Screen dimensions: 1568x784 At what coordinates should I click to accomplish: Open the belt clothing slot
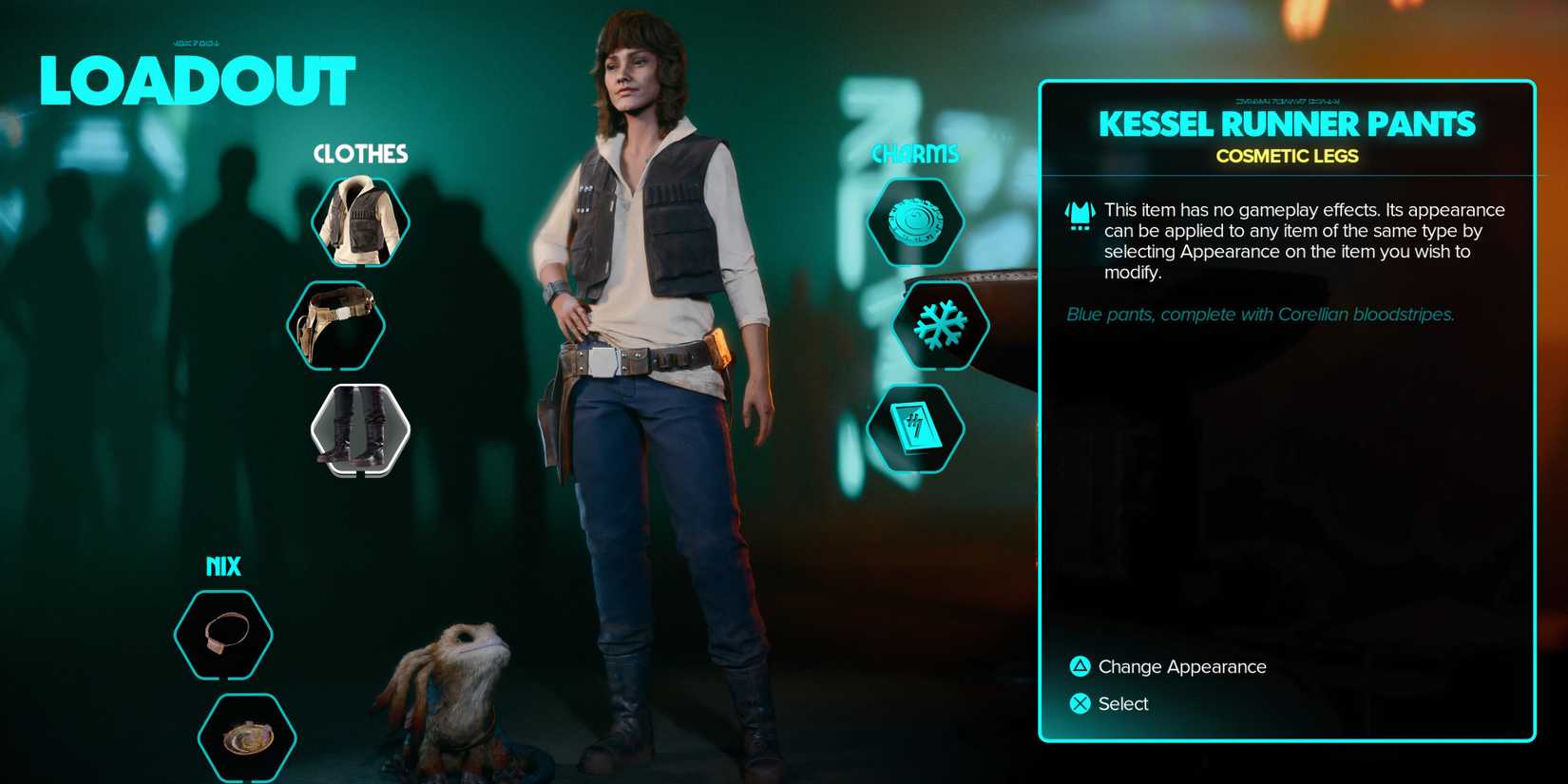(x=335, y=325)
